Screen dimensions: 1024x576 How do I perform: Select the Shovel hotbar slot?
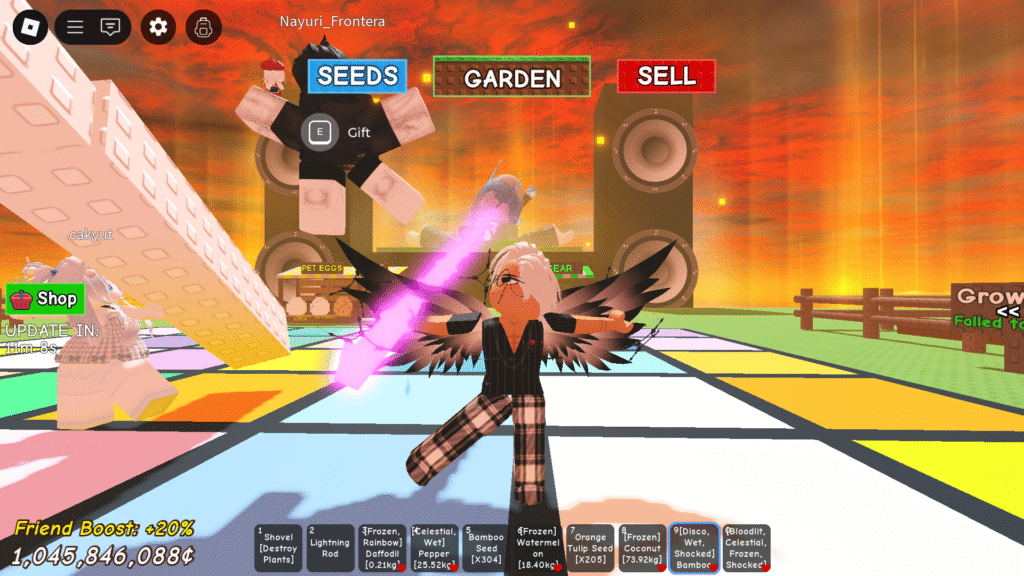tap(278, 548)
